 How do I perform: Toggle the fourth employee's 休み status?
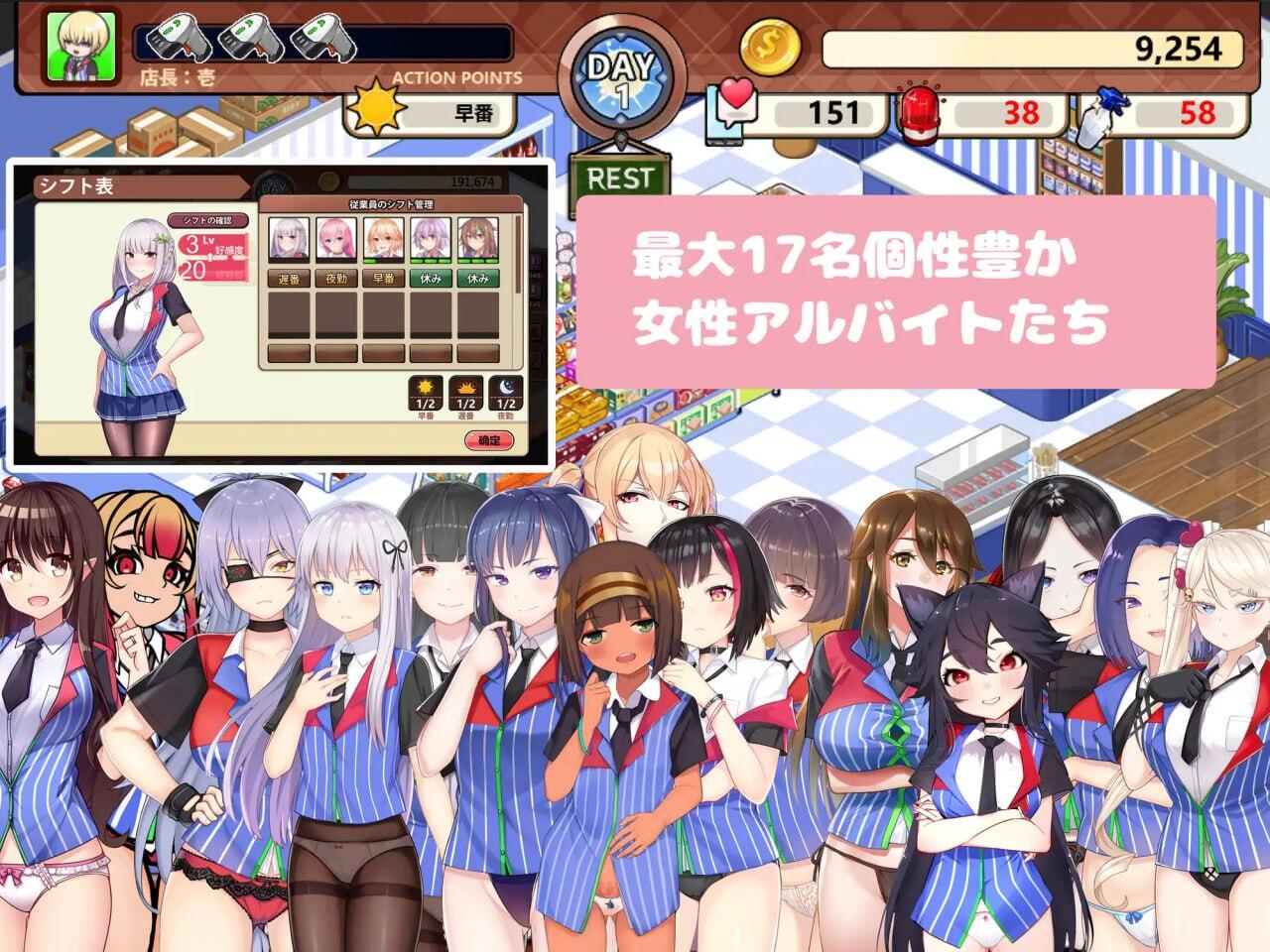pyautogui.click(x=429, y=277)
